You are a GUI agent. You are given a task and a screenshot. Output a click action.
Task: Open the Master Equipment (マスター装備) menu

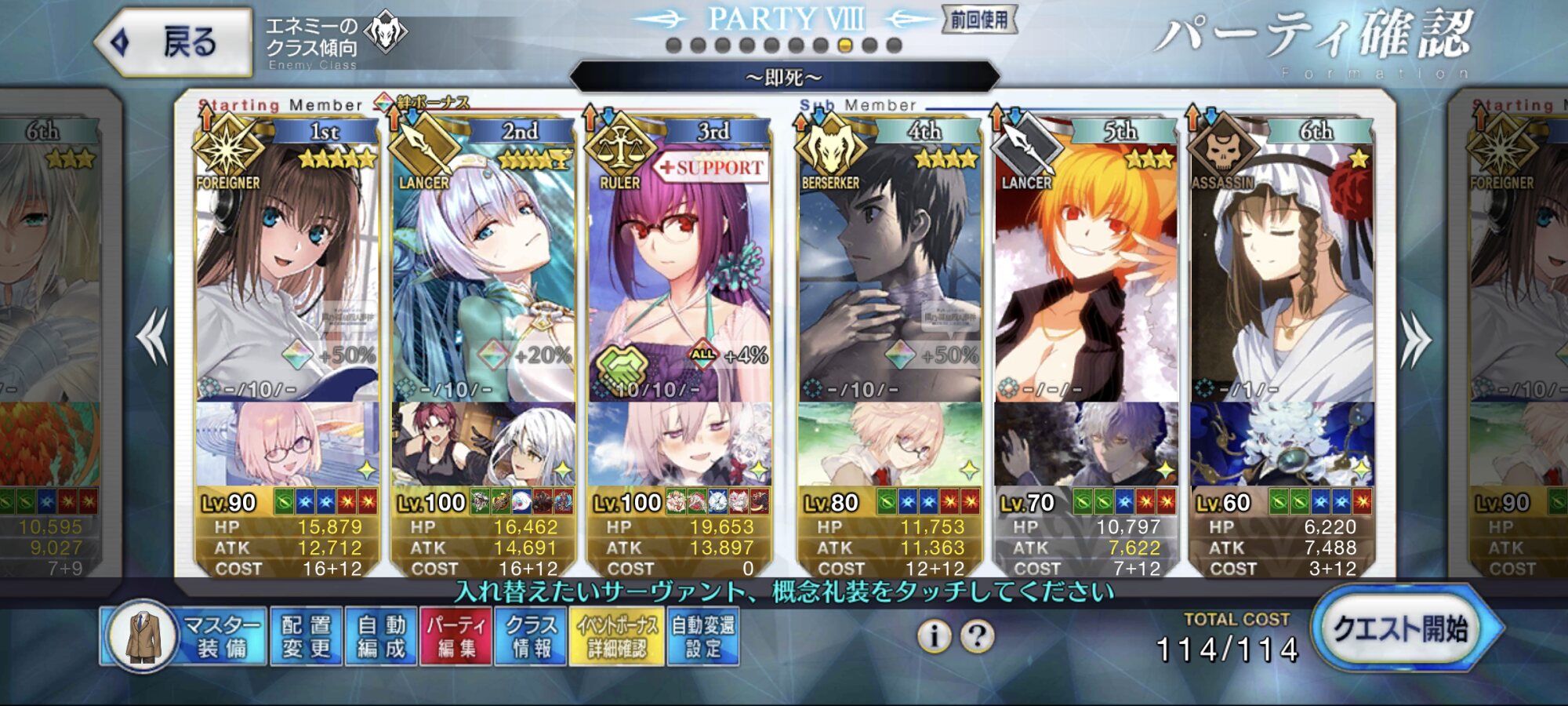coord(185,636)
